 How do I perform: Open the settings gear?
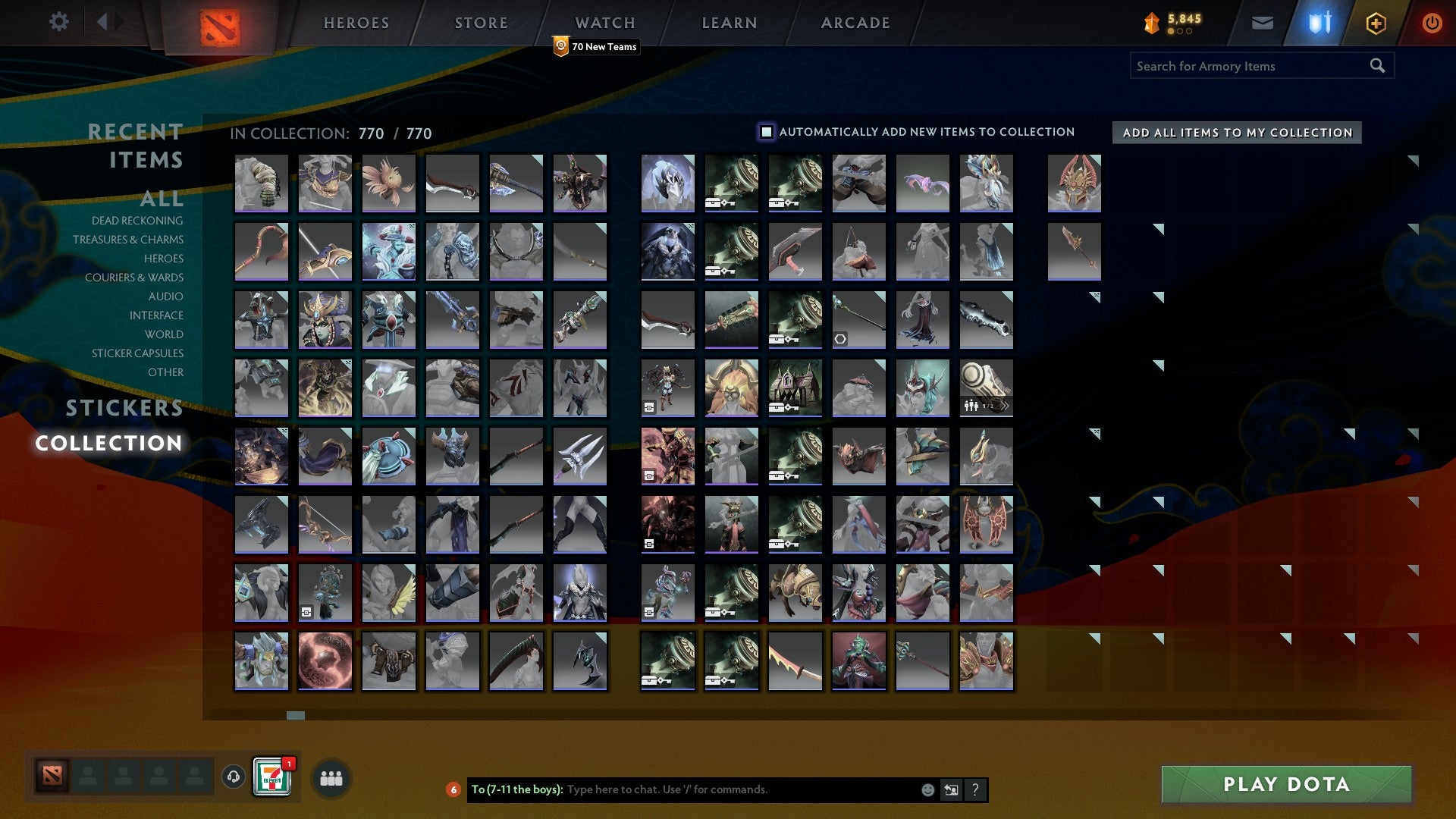pyautogui.click(x=59, y=22)
